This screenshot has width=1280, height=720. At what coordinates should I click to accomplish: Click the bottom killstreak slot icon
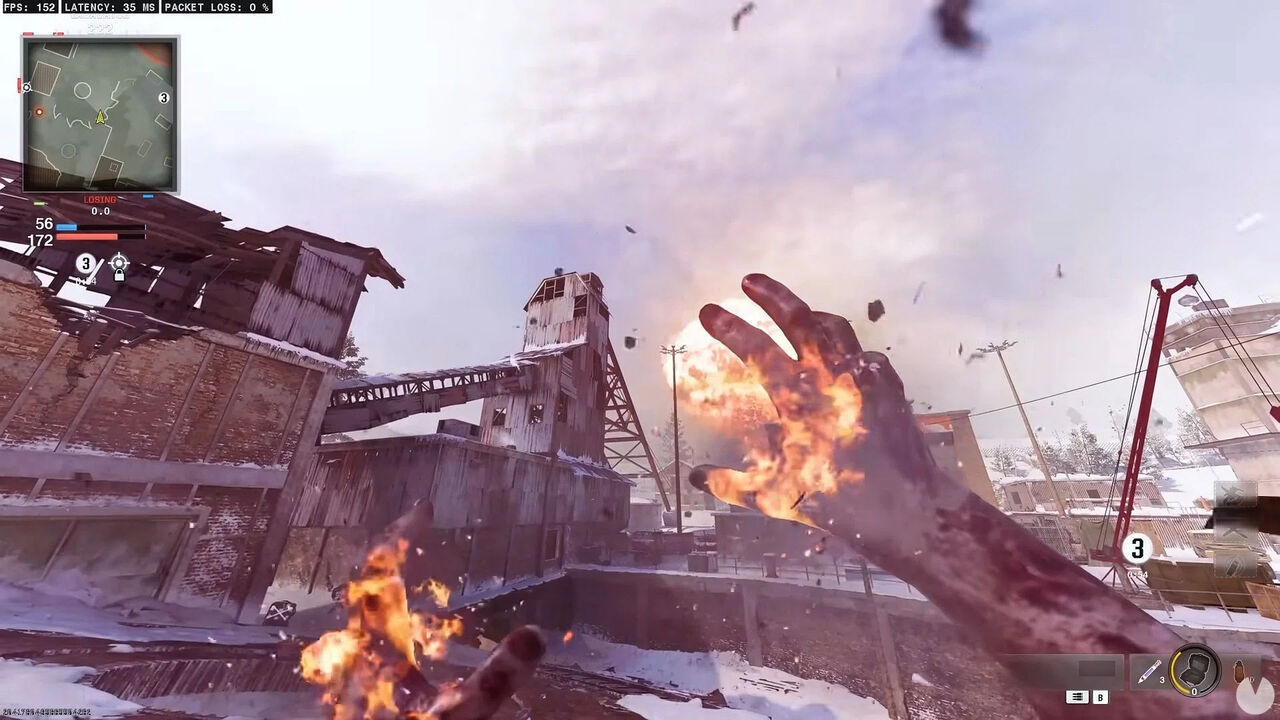(x=1234, y=566)
